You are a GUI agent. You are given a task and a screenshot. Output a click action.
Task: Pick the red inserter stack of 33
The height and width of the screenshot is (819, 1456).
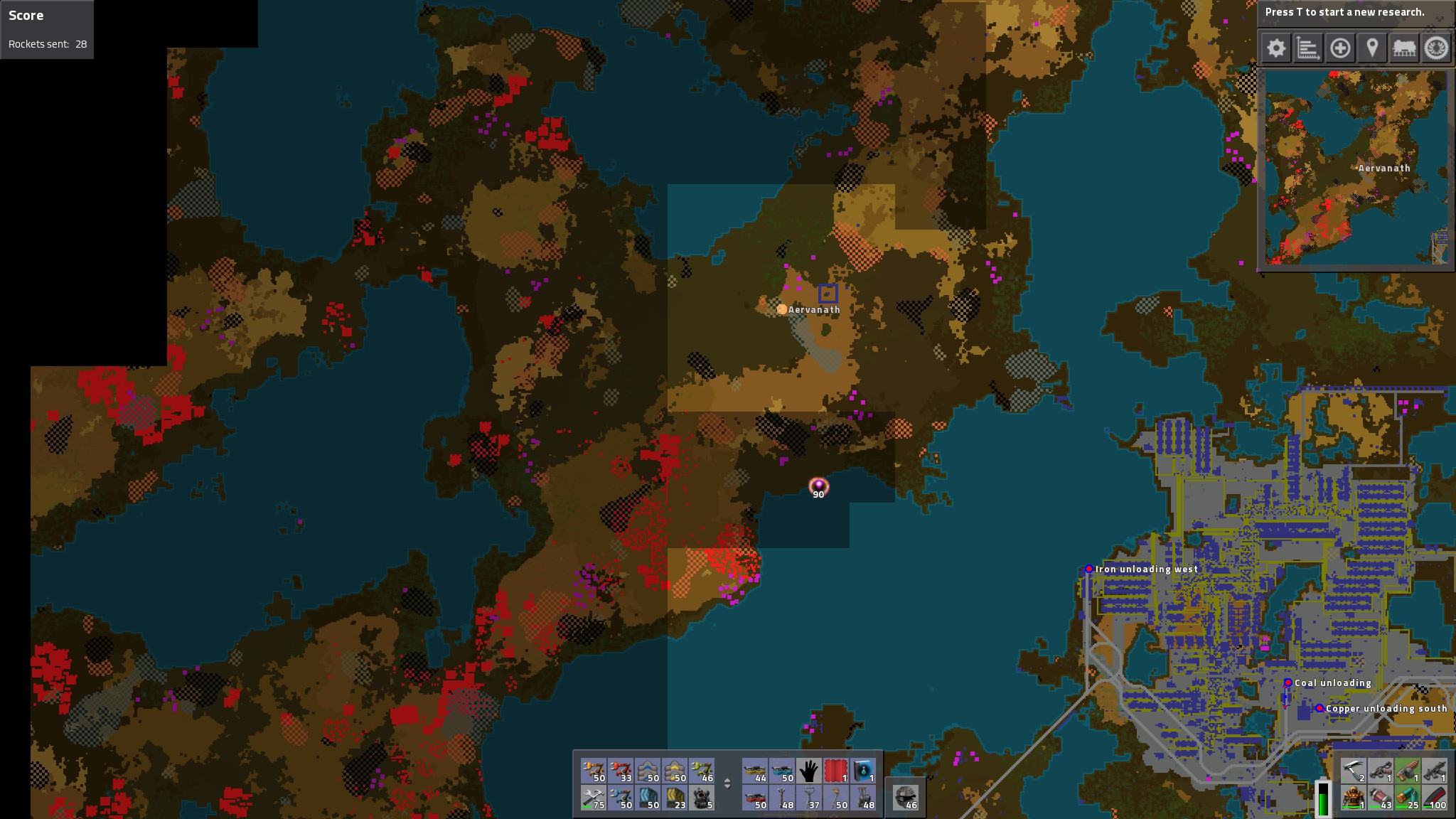(x=621, y=771)
